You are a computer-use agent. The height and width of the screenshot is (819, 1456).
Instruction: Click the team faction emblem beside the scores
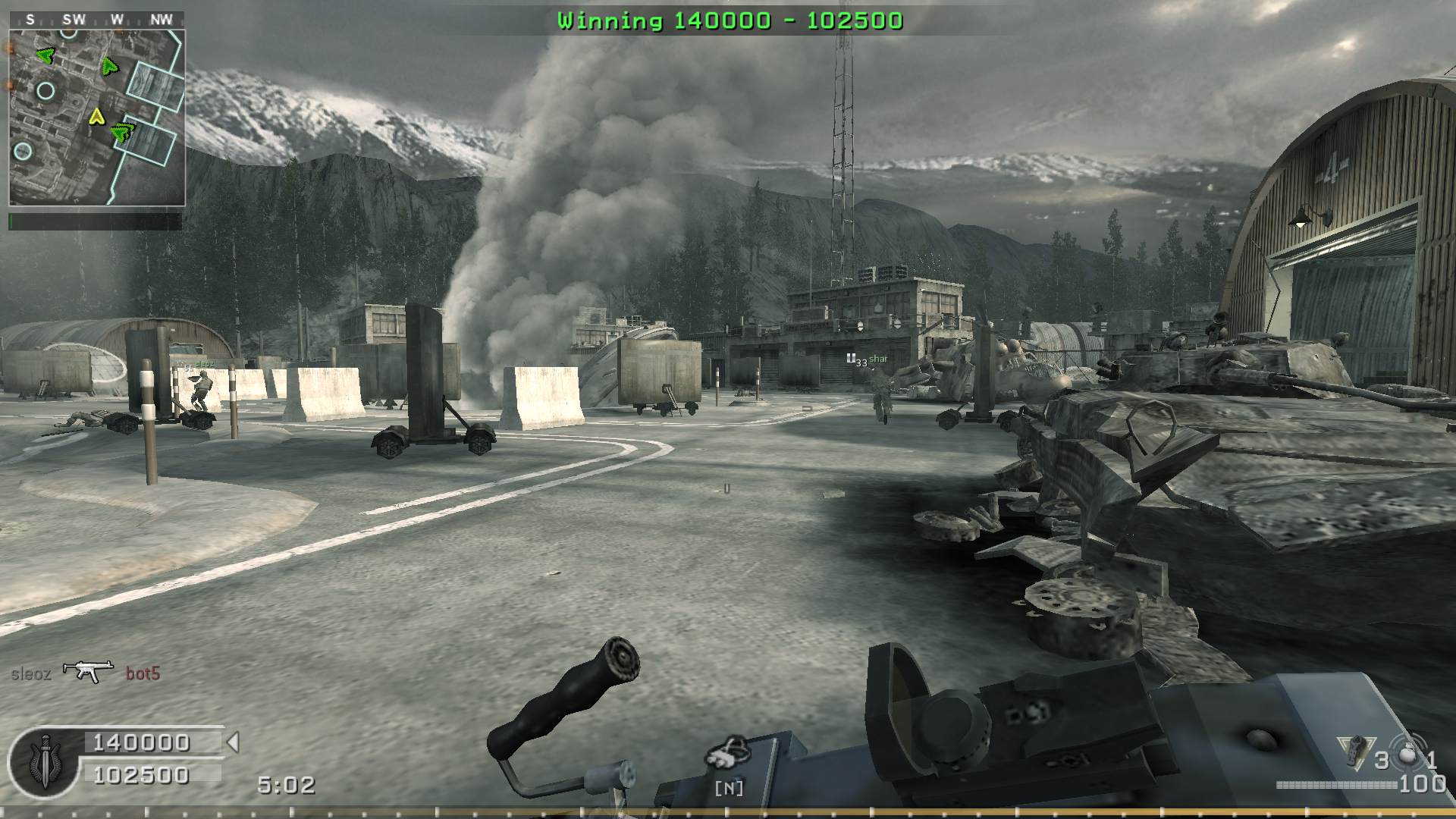[x=43, y=761]
